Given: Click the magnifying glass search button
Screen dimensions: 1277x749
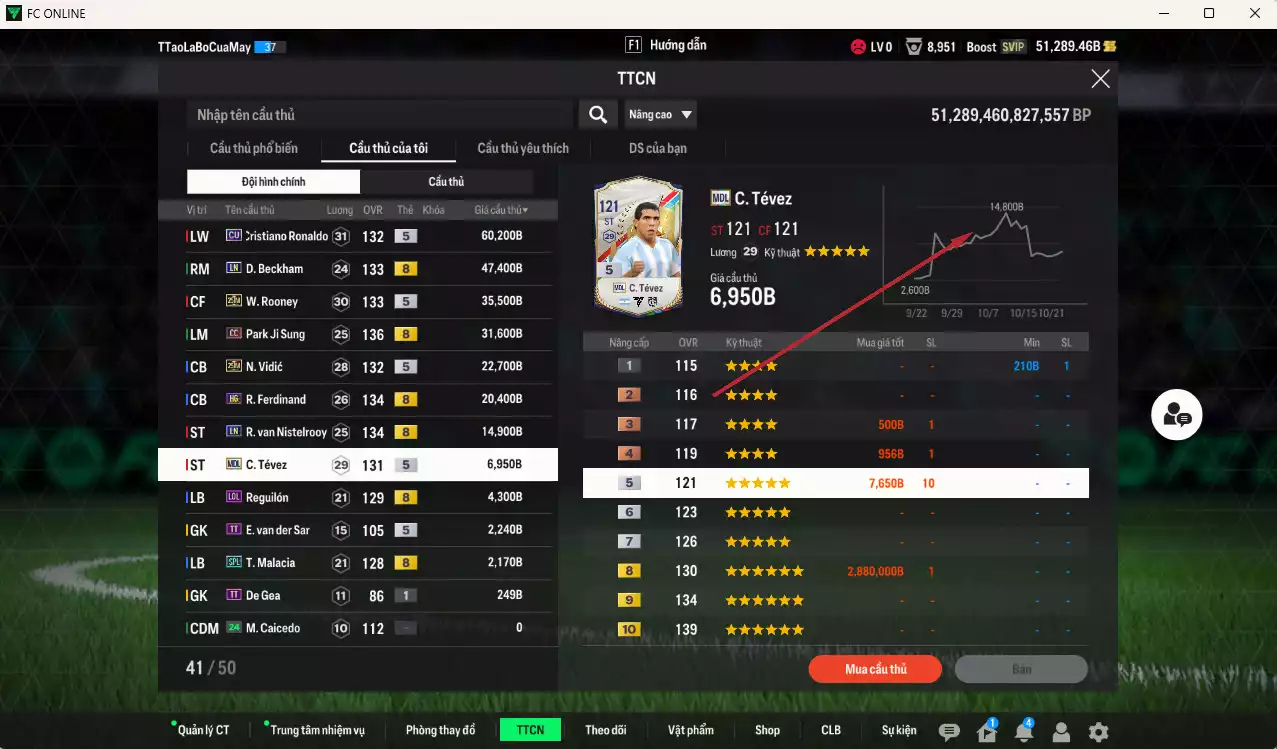Looking at the screenshot, I should 597,115.
